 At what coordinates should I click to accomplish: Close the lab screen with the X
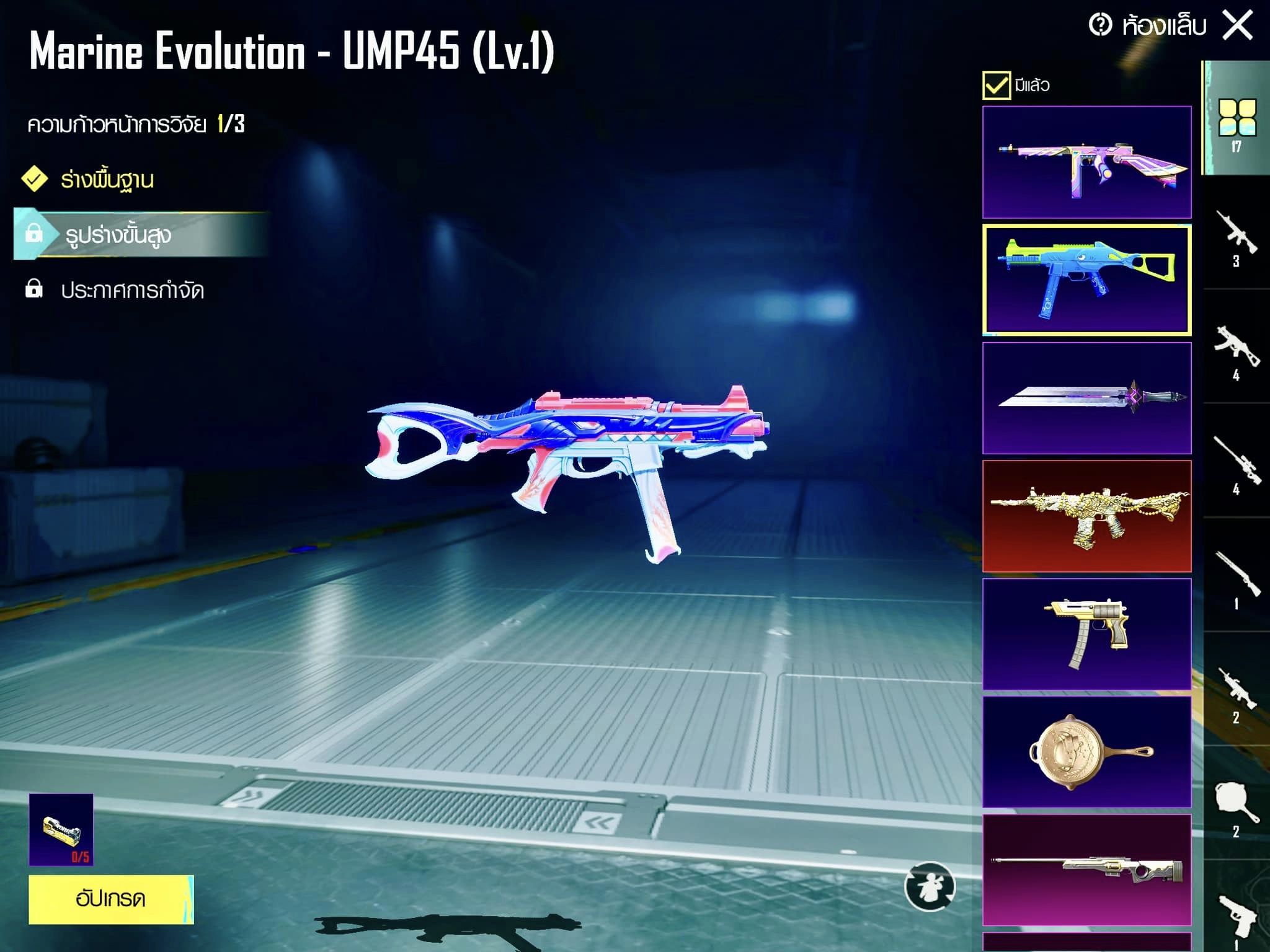pyautogui.click(x=1238, y=26)
